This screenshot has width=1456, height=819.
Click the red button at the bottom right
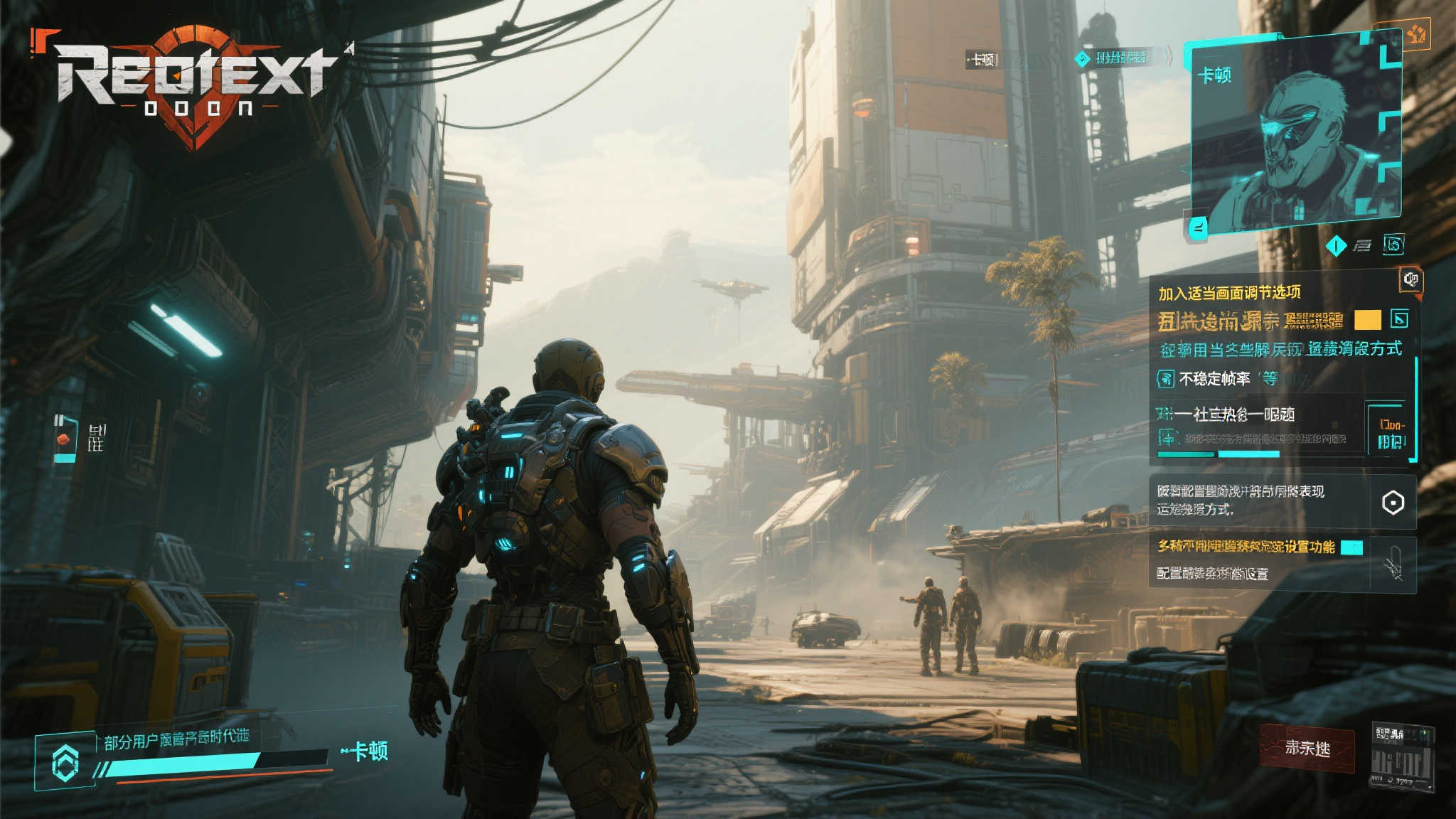(x=1307, y=748)
